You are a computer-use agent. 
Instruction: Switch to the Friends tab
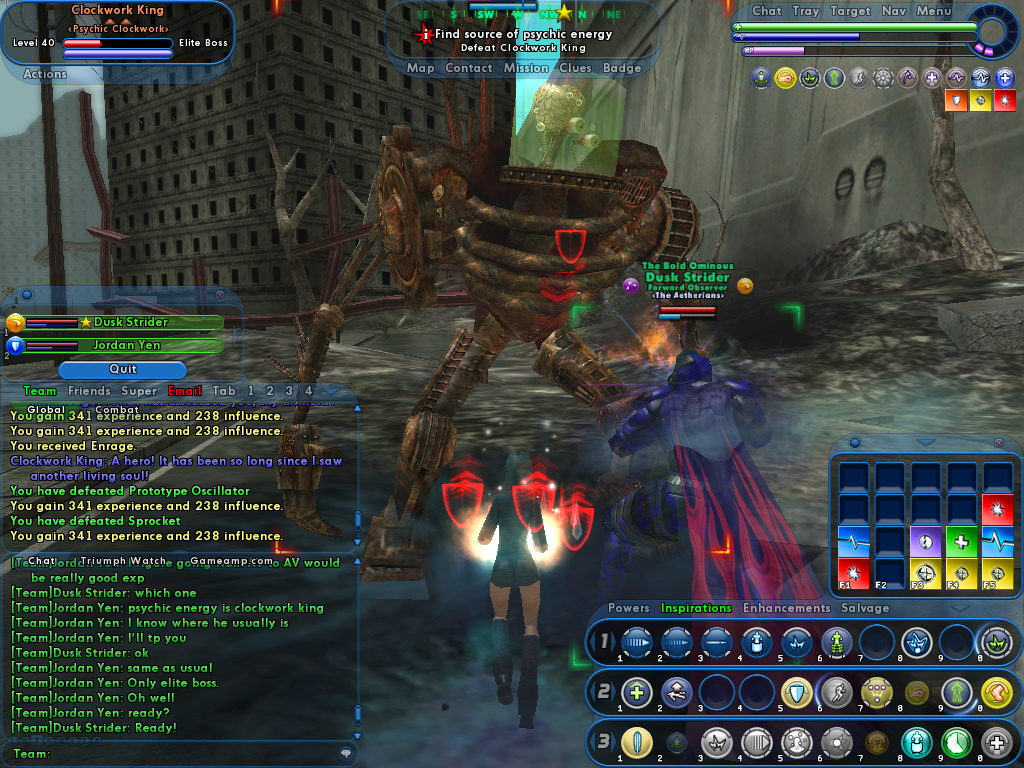pyautogui.click(x=89, y=391)
